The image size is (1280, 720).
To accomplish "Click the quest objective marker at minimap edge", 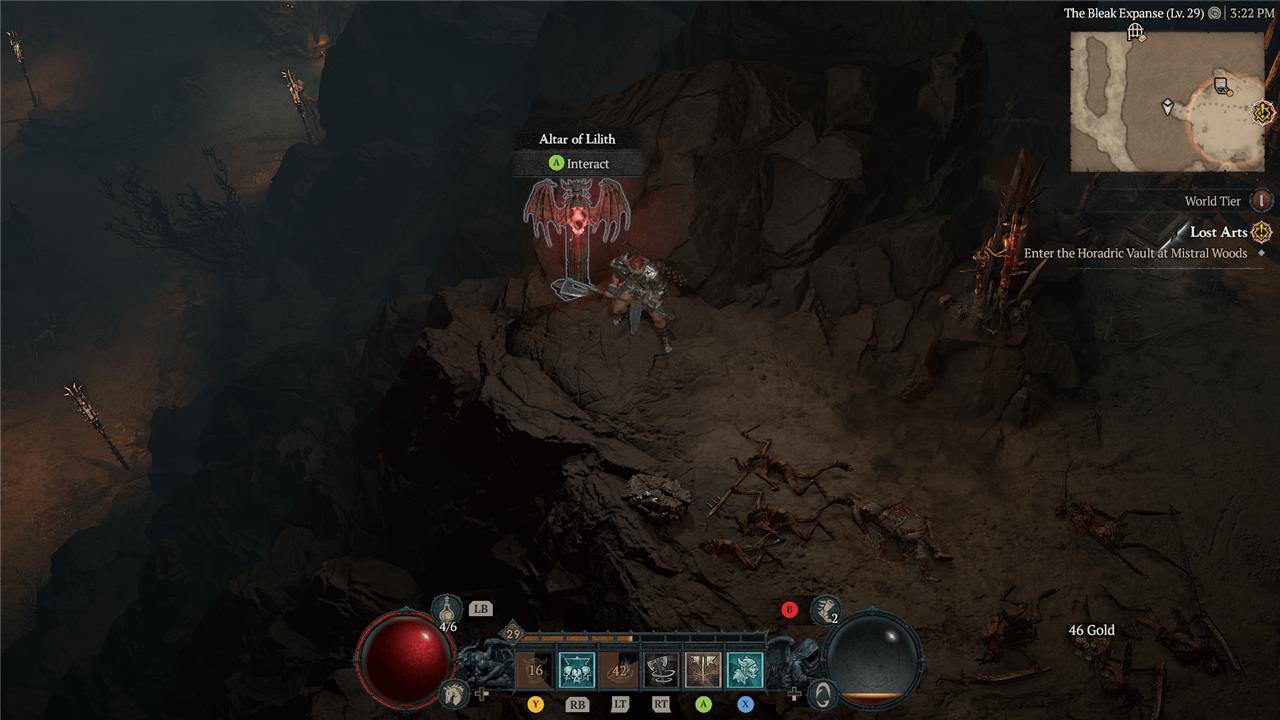I will 1264,110.
